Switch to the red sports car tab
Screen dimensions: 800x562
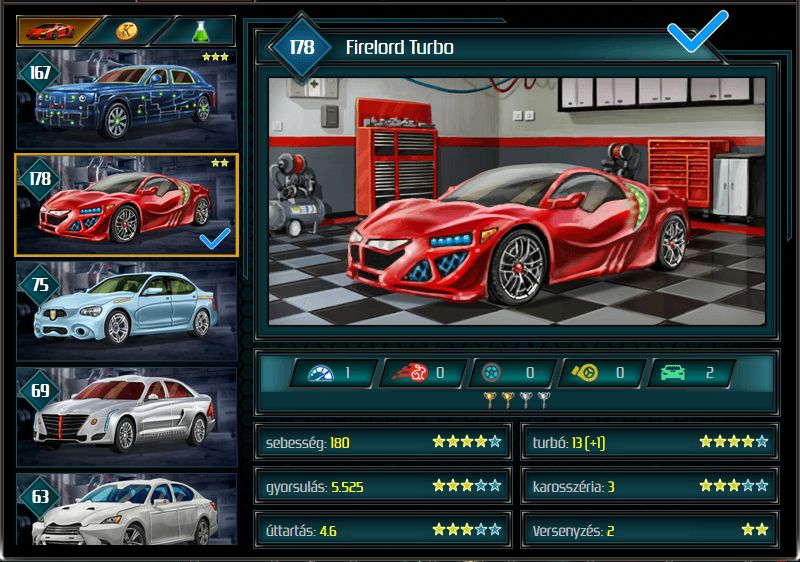tap(52, 31)
